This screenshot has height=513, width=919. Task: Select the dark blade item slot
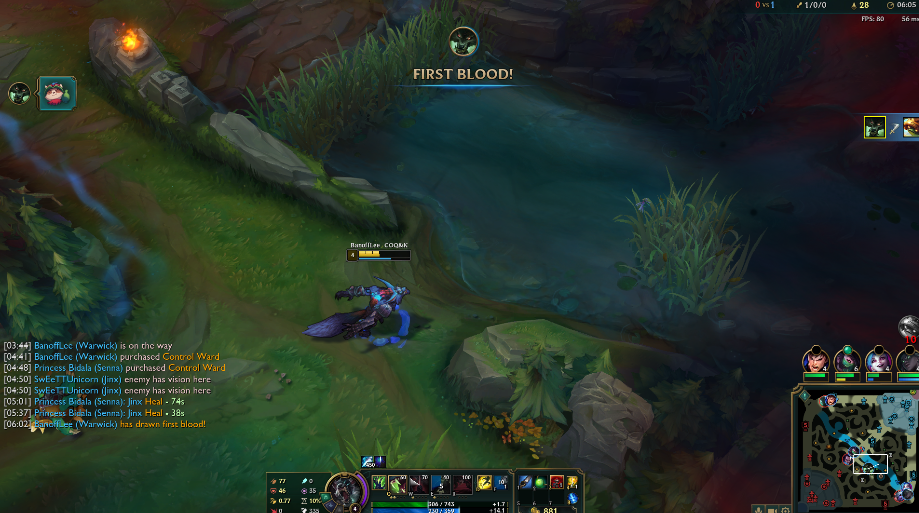point(527,482)
